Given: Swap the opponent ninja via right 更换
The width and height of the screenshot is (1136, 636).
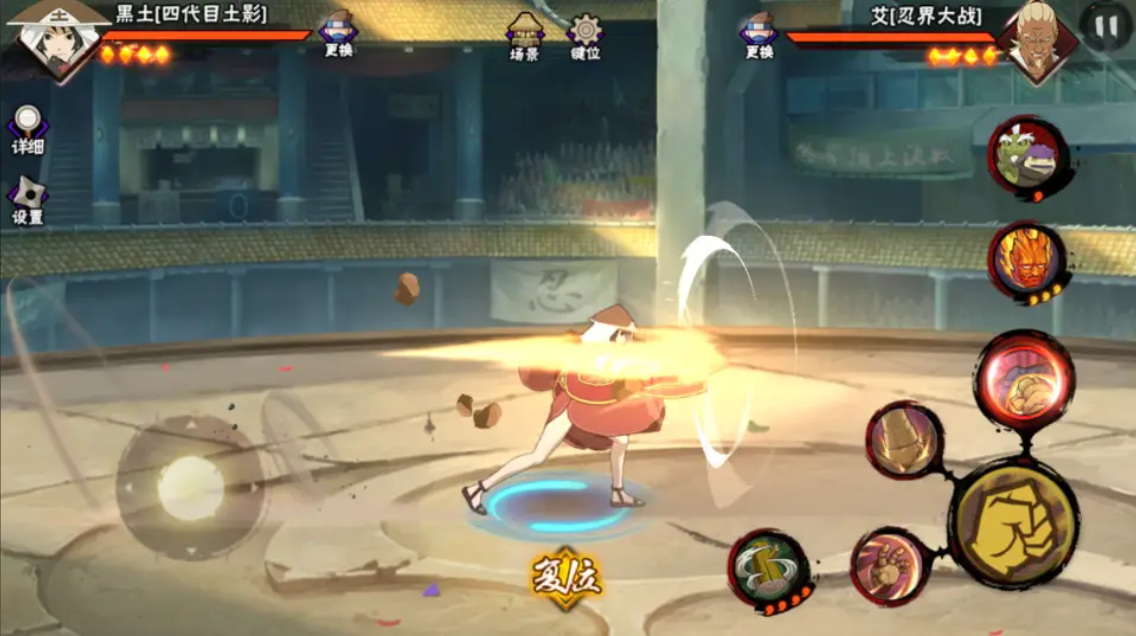Looking at the screenshot, I should (760, 35).
